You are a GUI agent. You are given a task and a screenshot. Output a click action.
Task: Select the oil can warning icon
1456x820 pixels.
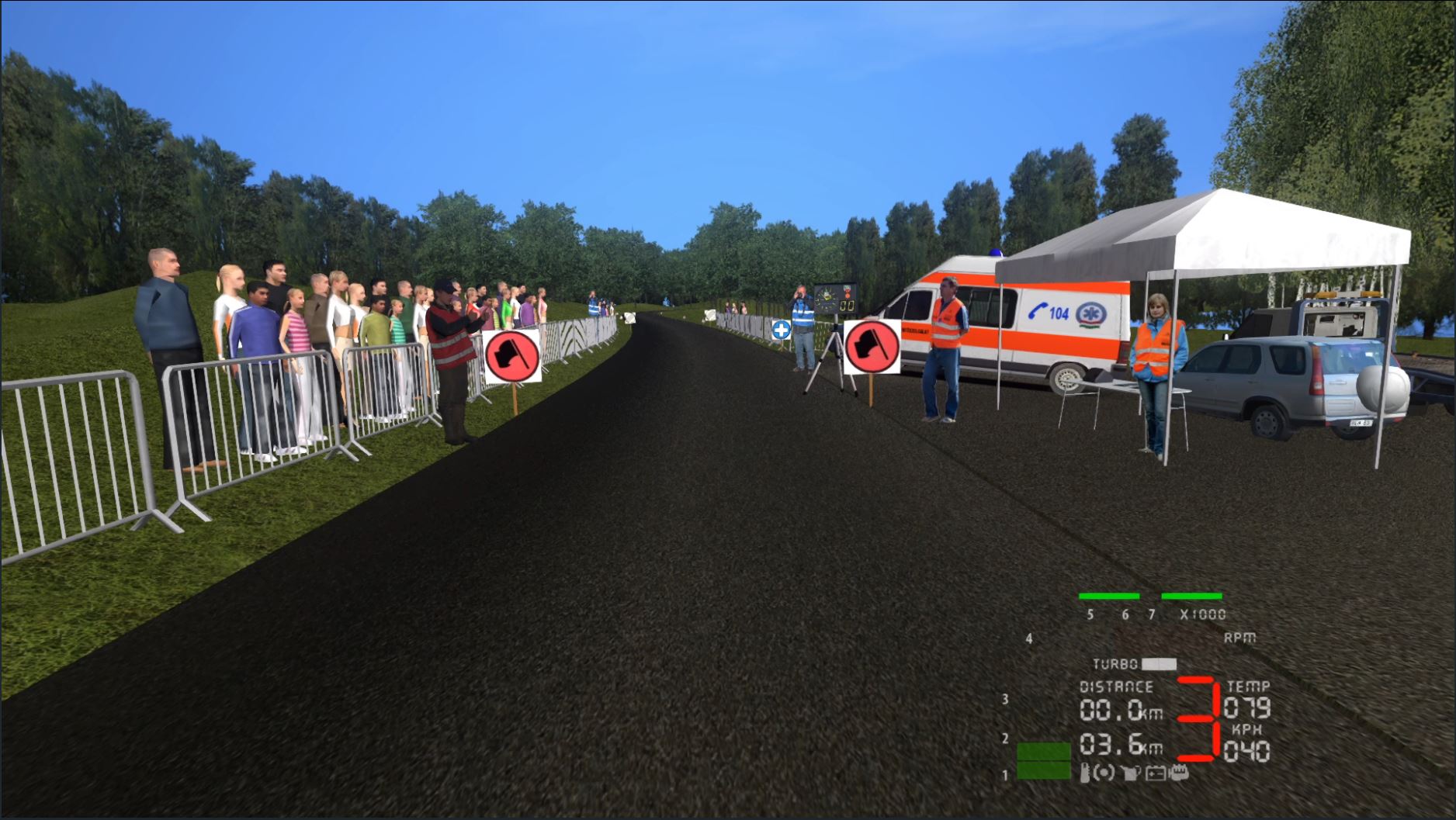[x=1131, y=773]
